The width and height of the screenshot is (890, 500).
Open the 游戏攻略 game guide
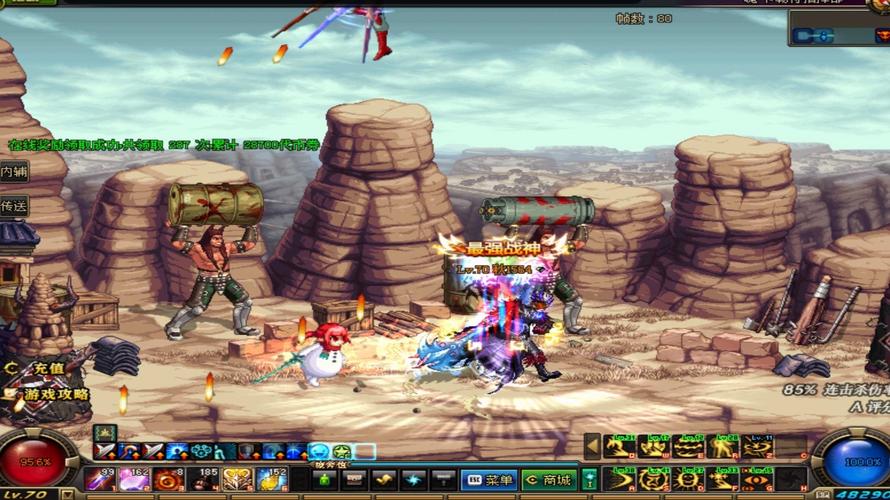point(52,394)
